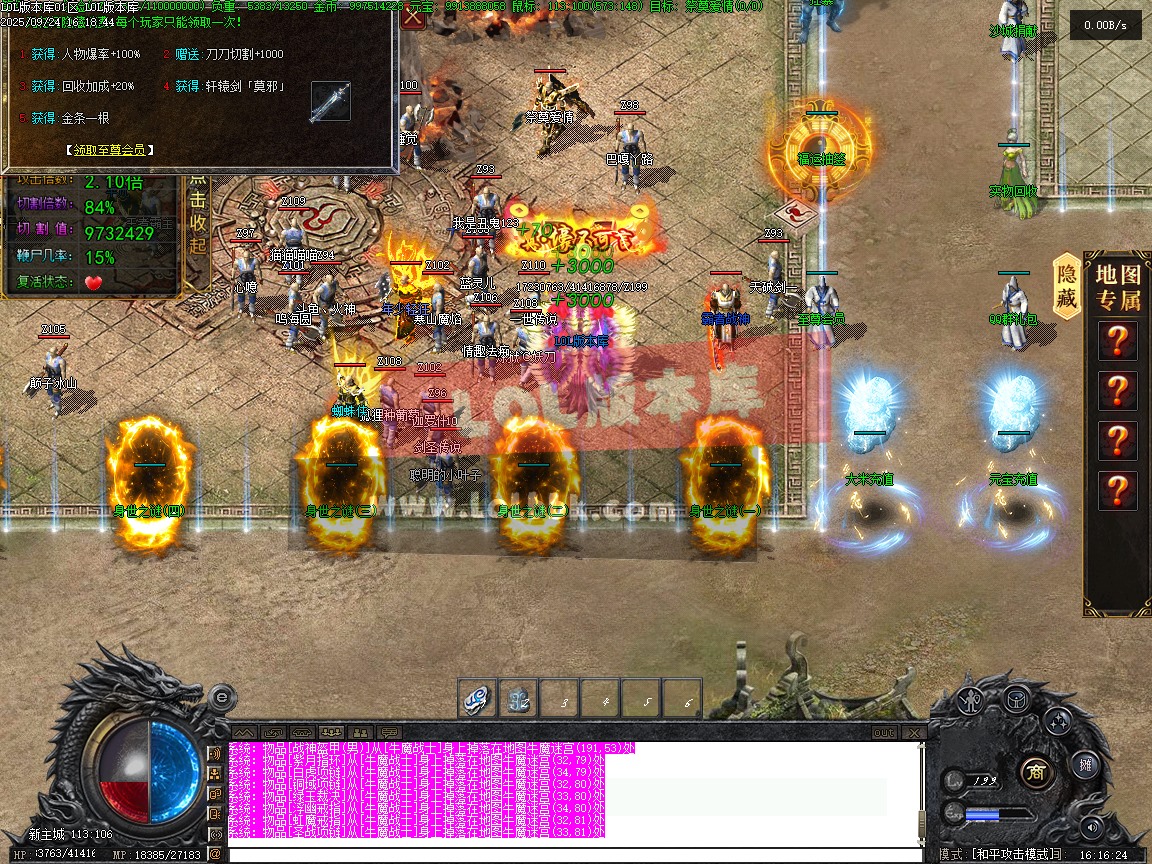Select the speech bubble chat tab
Screen dimensions: 1152x864
pyautogui.click(x=390, y=733)
